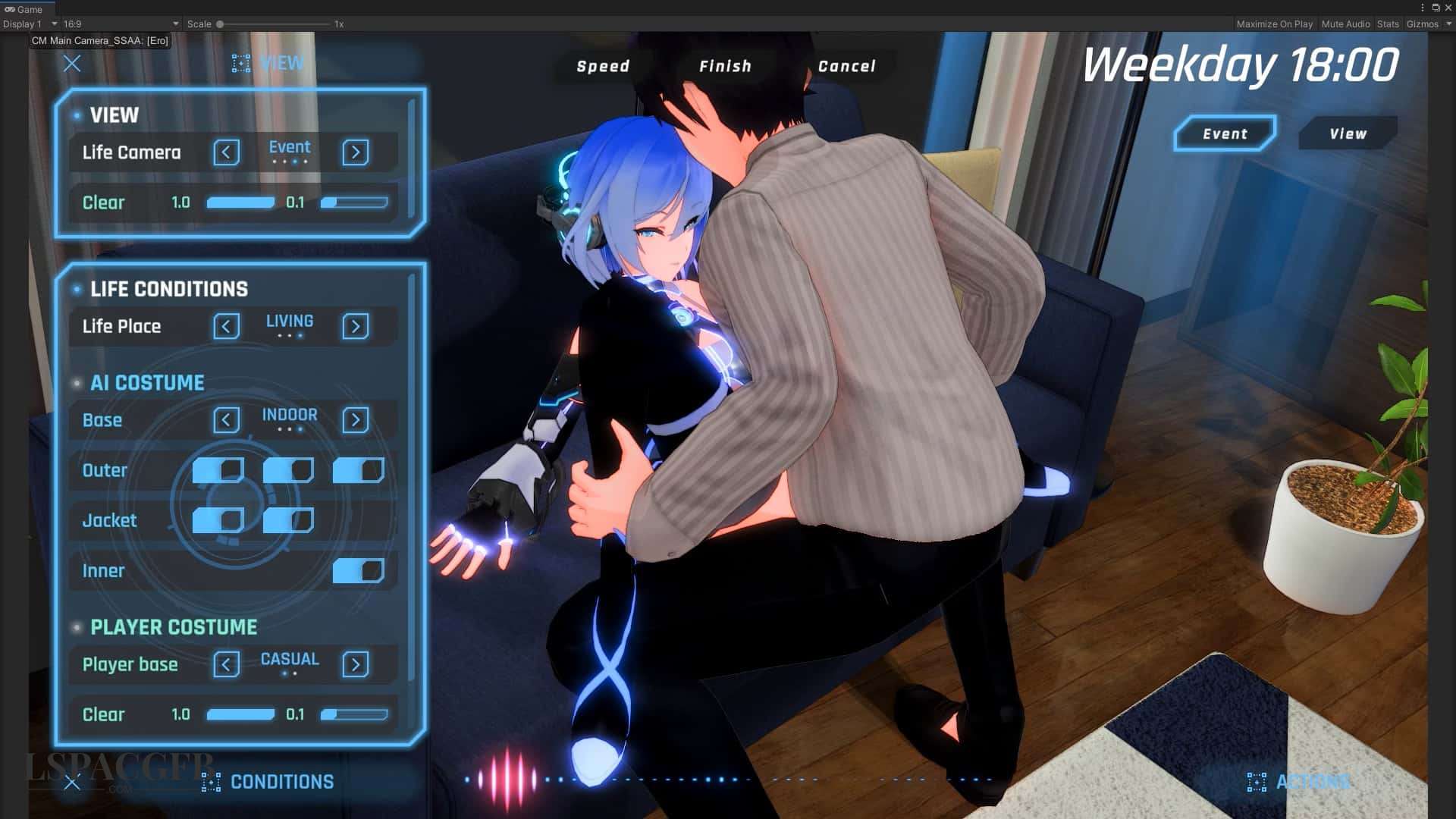Open the Gizmos dropdown
The height and width of the screenshot is (819, 1456).
pos(1426,24)
